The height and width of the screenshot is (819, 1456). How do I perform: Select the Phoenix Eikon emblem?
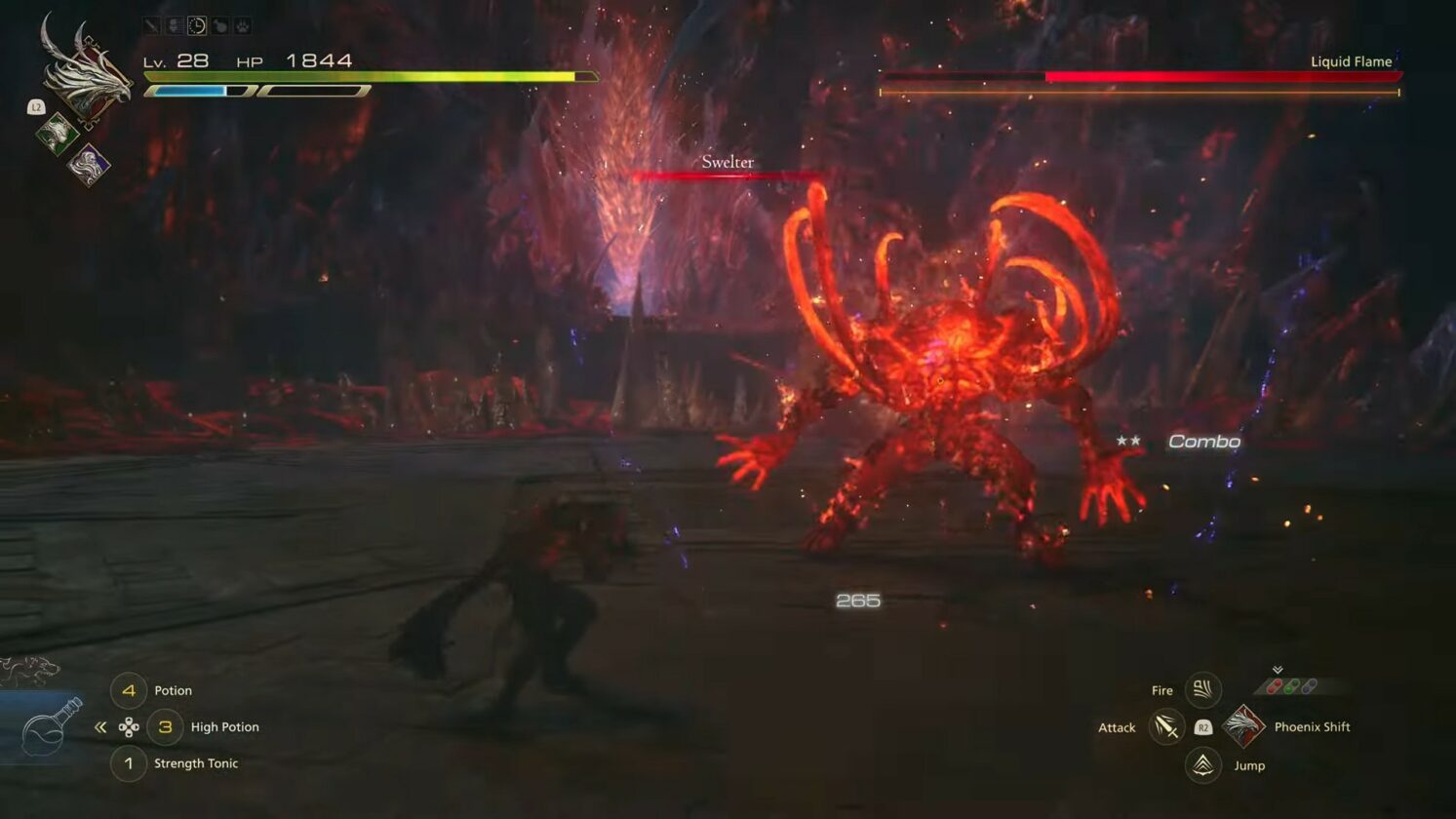(86, 73)
